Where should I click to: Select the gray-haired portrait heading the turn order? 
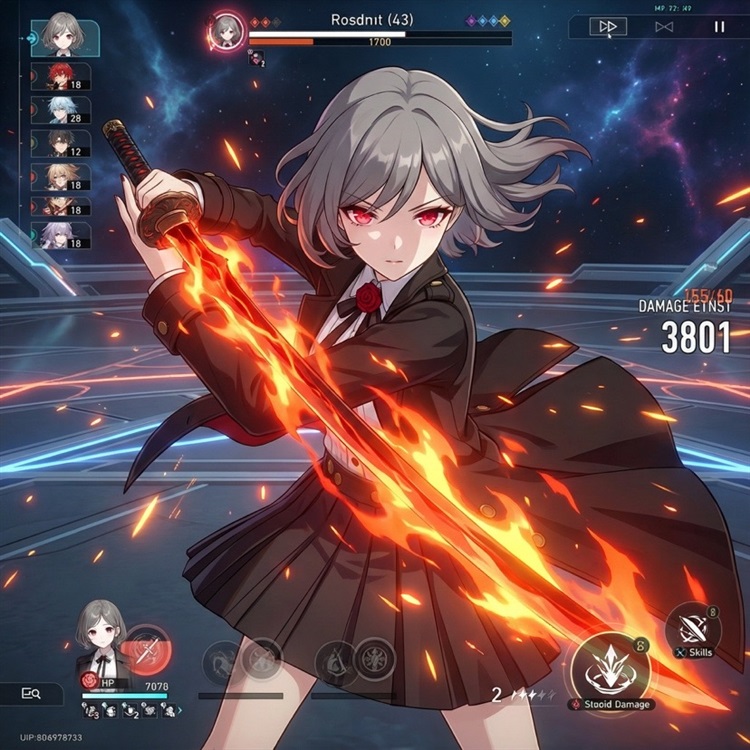(x=63, y=35)
